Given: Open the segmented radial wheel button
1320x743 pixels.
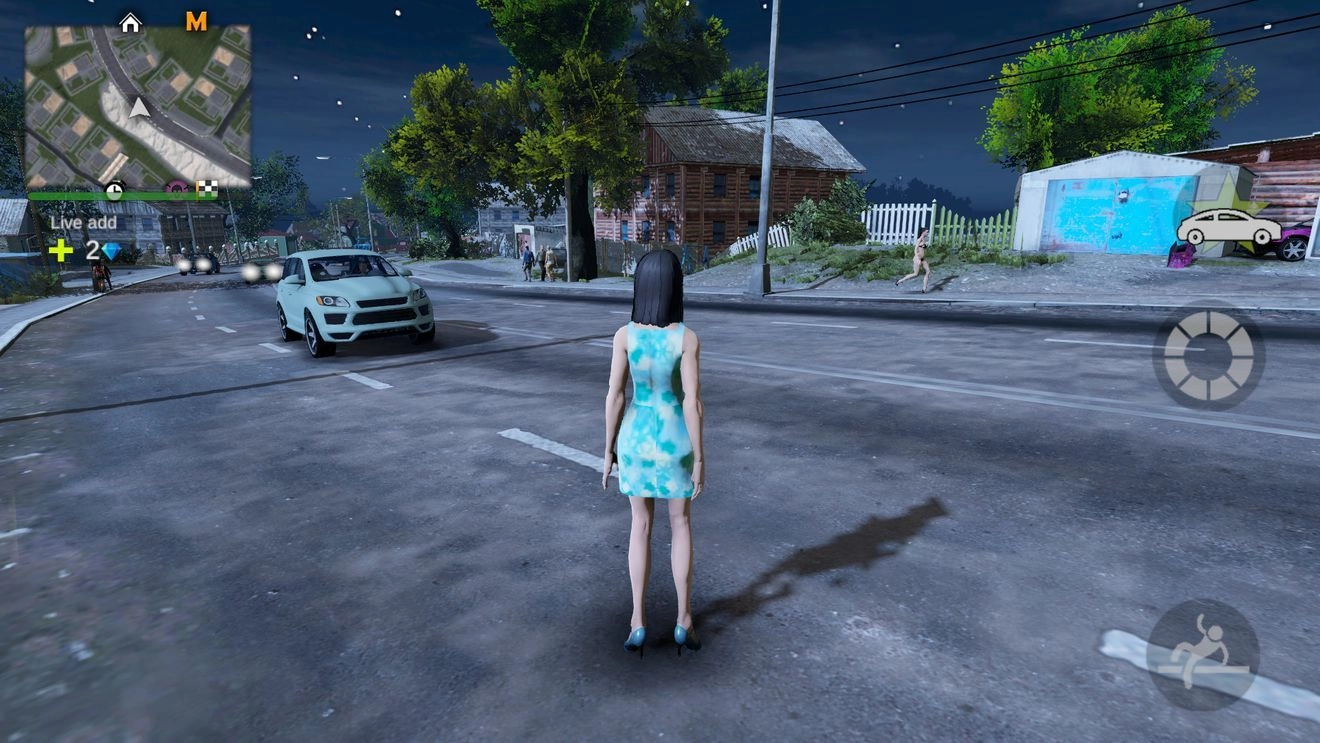Looking at the screenshot, I should tap(1208, 355).
